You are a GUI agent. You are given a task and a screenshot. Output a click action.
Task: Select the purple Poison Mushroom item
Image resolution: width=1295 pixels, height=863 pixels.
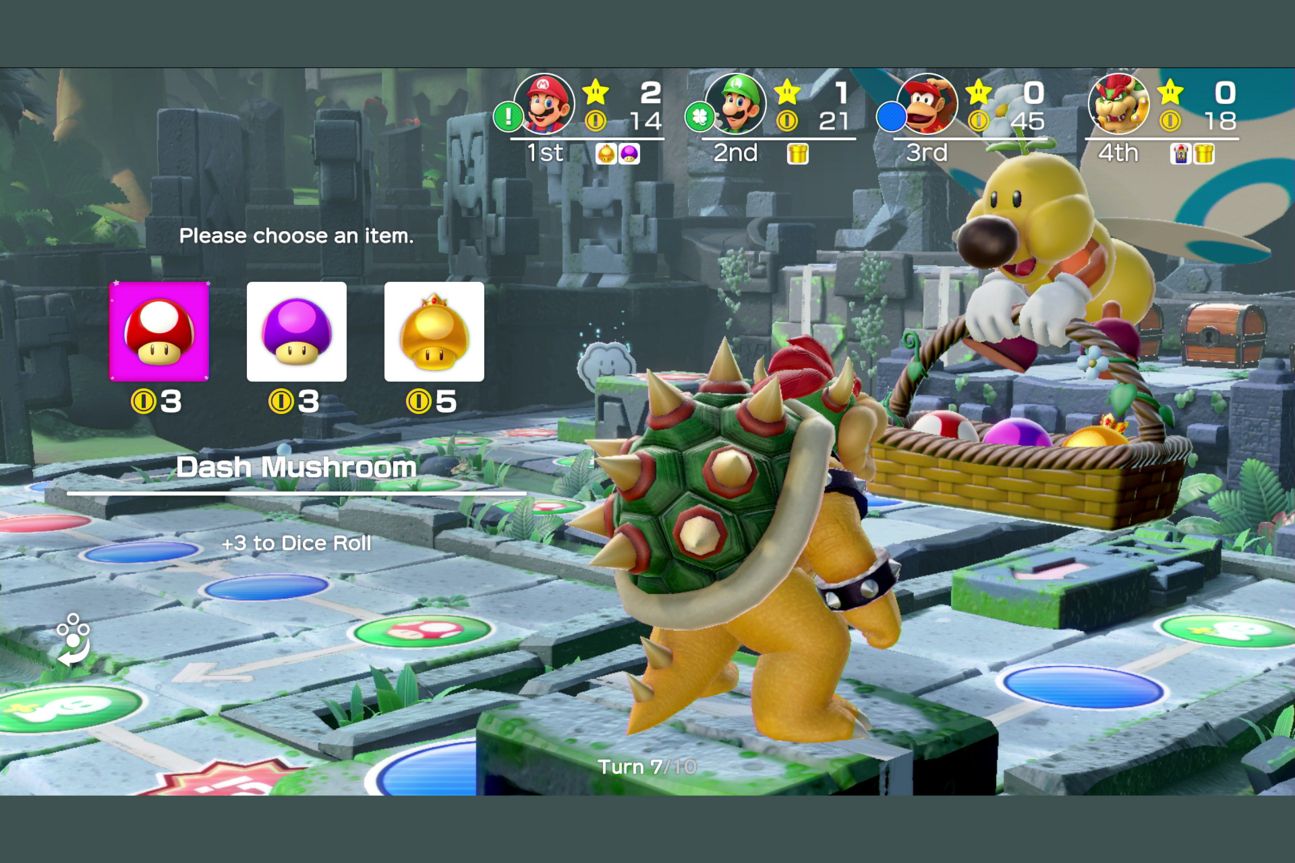click(296, 332)
